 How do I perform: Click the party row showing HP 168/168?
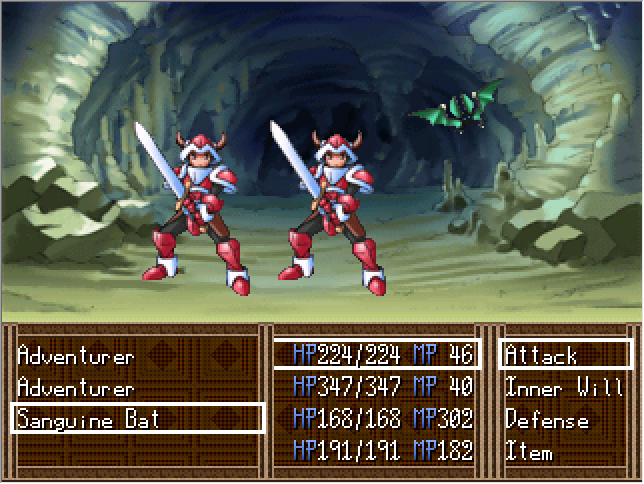click(x=377, y=419)
